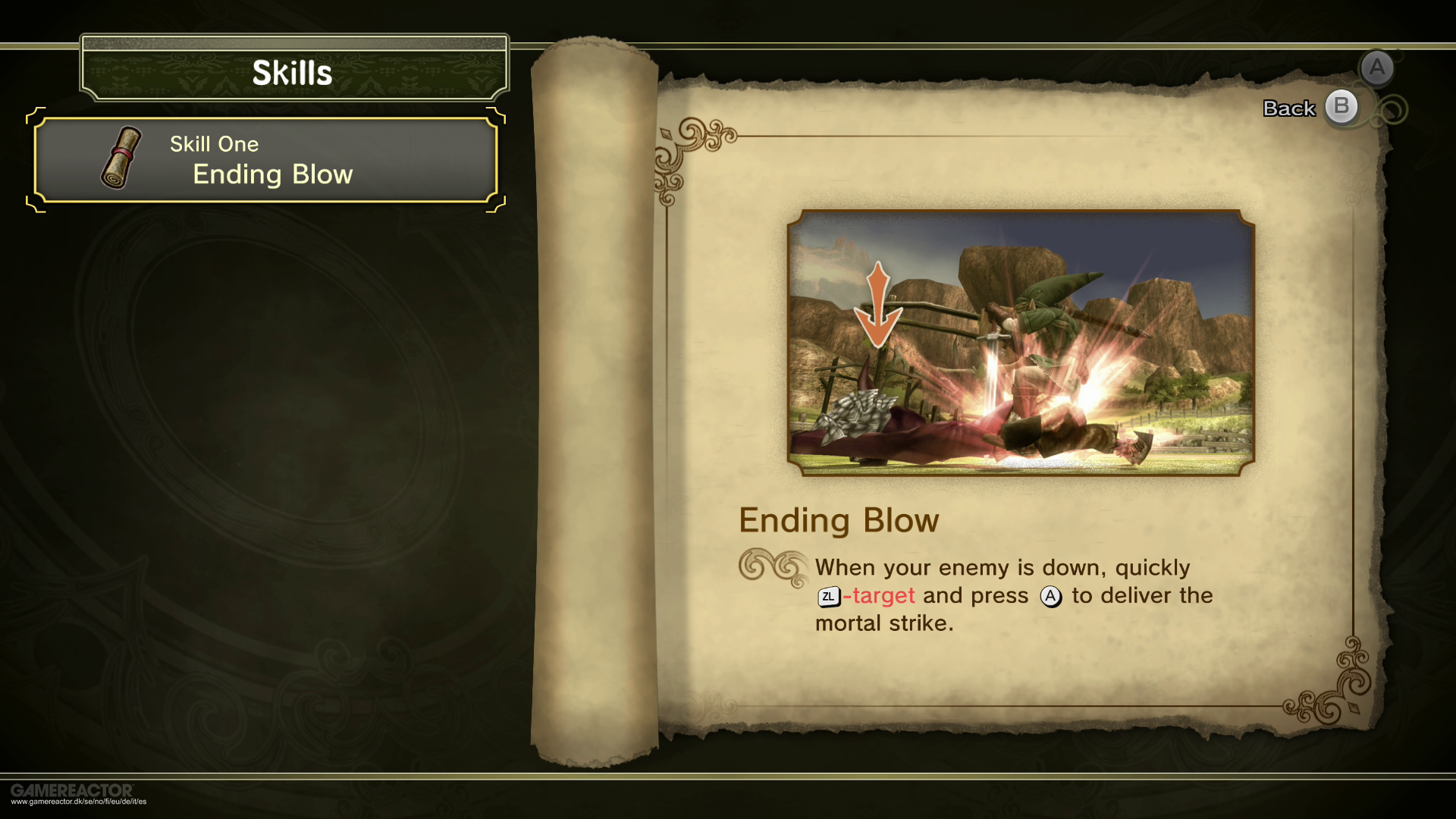Select the Skill One label text

click(x=213, y=144)
